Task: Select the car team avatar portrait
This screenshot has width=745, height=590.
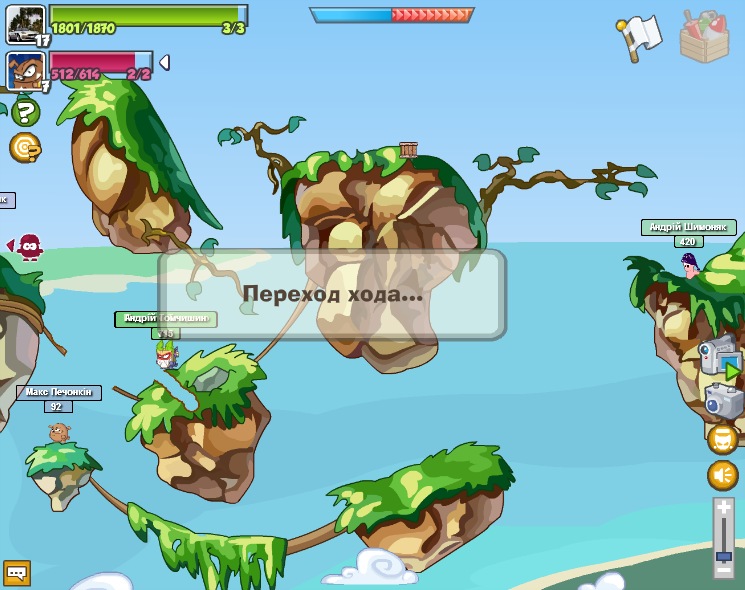Action: [26, 24]
